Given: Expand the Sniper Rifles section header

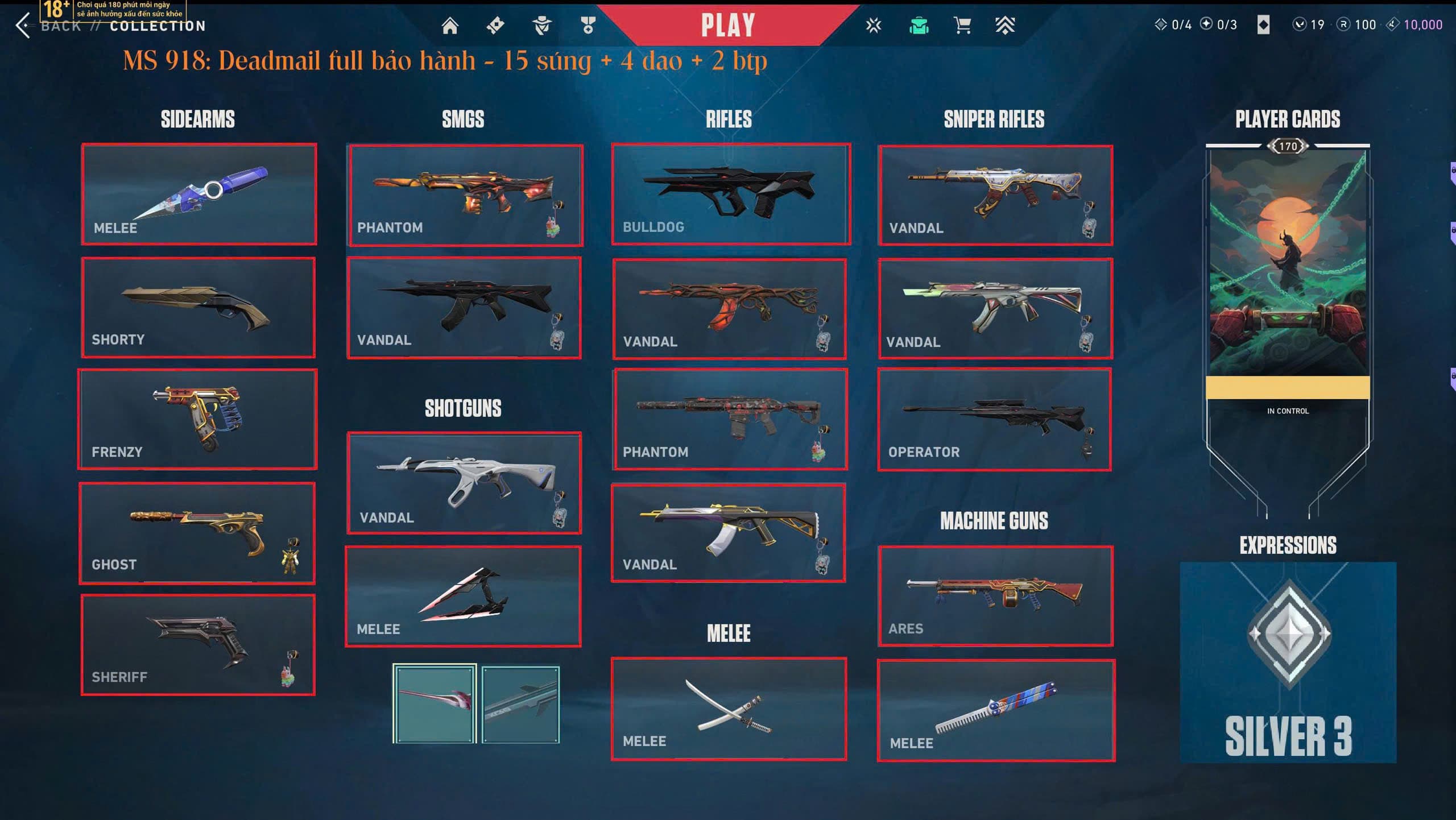Looking at the screenshot, I should pos(994,119).
